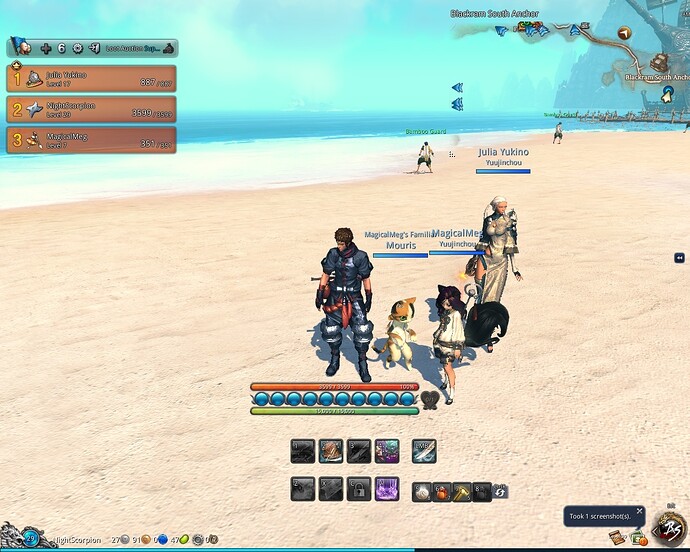Image resolution: width=690 pixels, height=552 pixels.
Task: Use the purple lightning skill in top row
Action: 387,452
